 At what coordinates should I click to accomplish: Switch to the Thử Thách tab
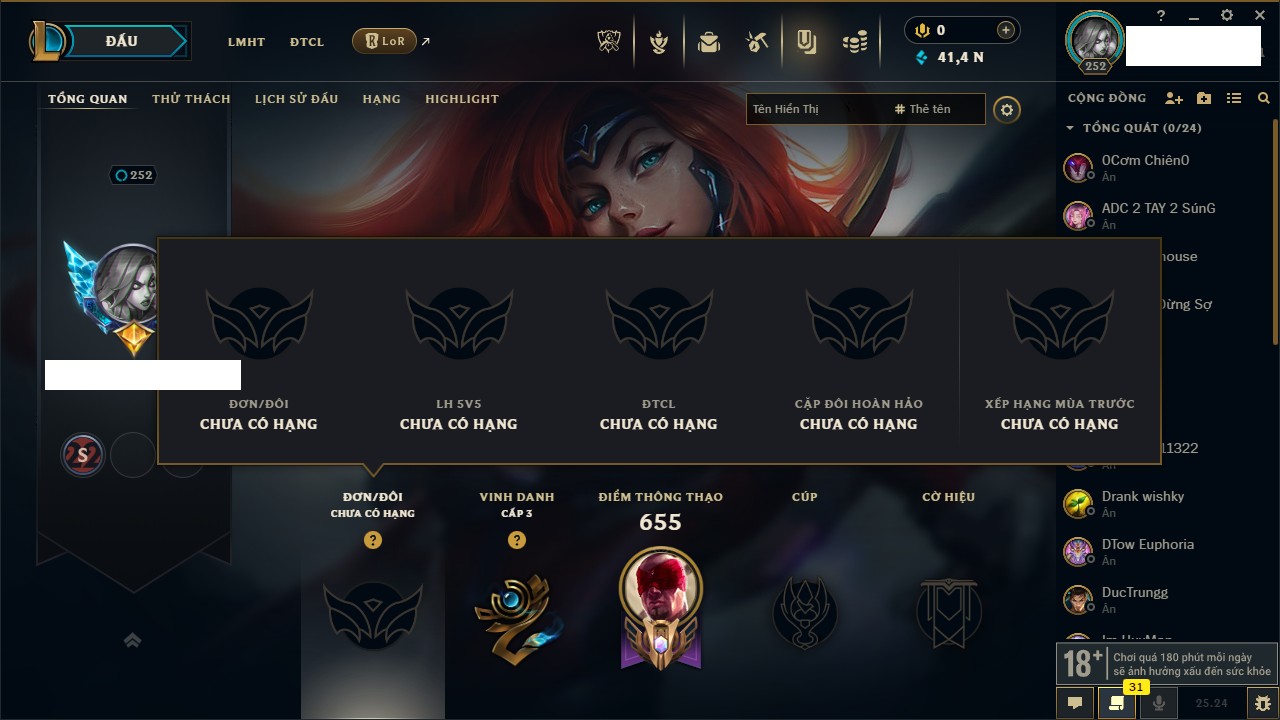191,99
